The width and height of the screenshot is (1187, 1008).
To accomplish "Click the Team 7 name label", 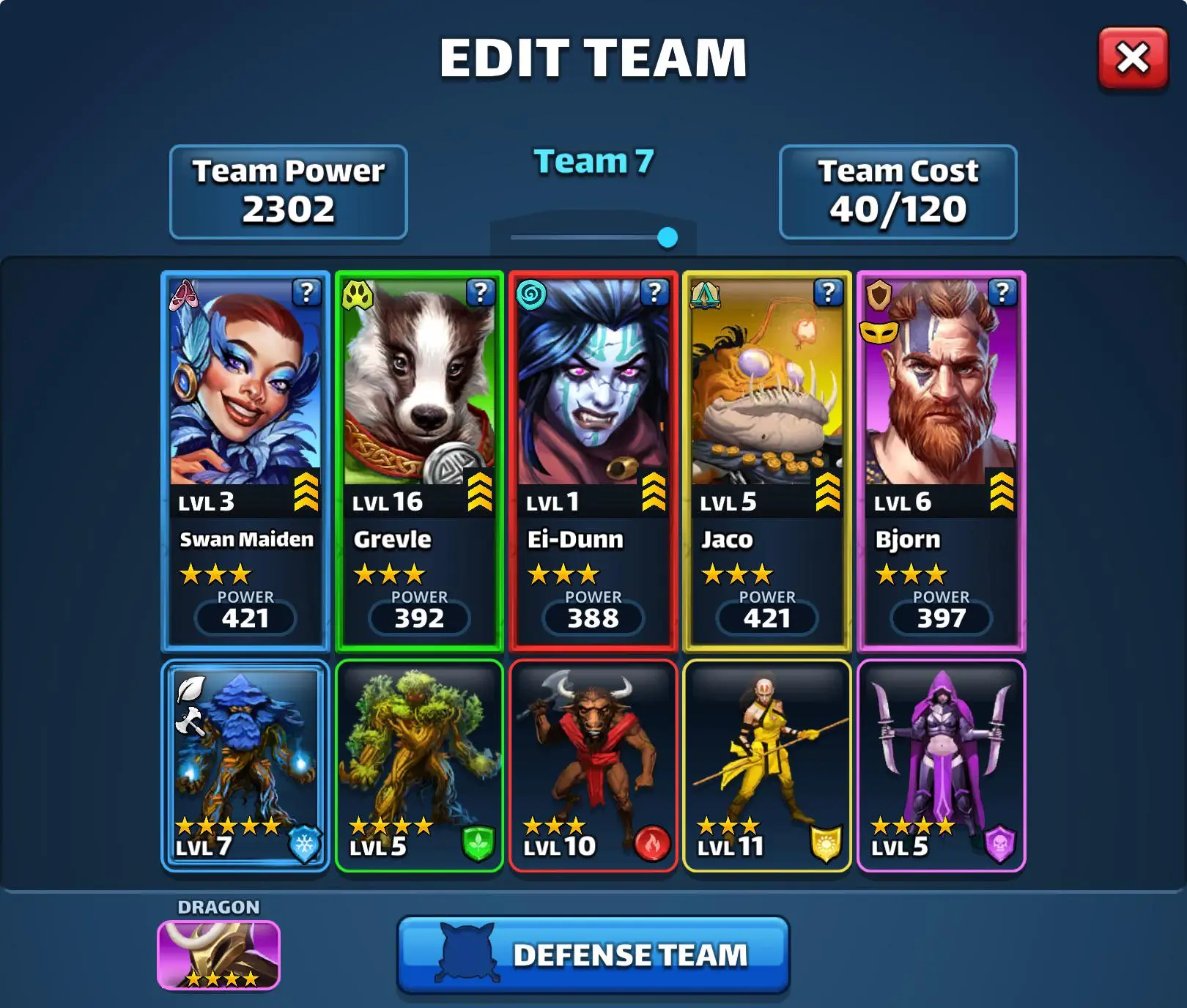I will coord(593,162).
